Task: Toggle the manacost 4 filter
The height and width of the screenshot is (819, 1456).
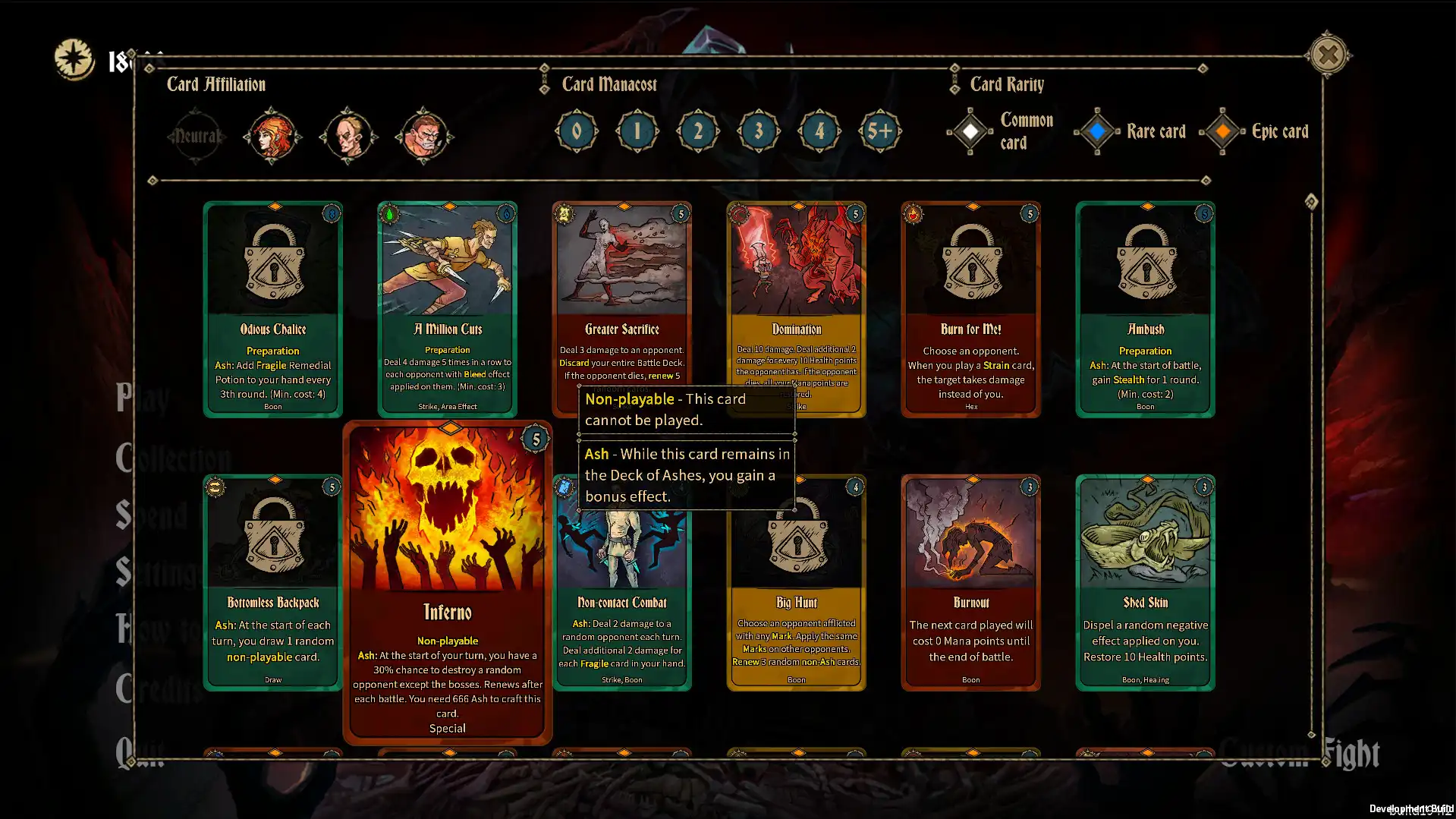Action: [x=819, y=131]
